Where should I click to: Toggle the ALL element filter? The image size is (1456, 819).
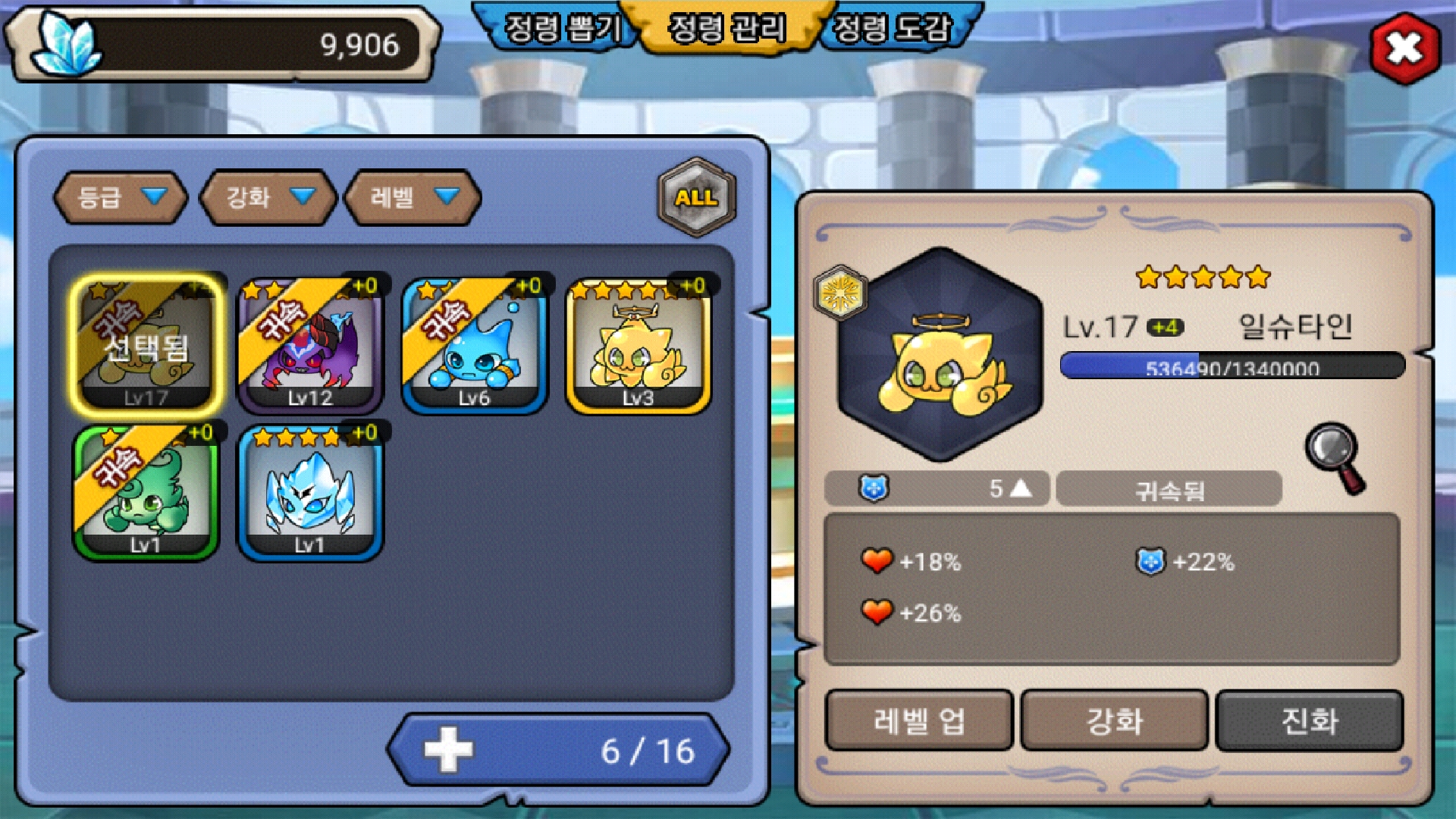[696, 197]
